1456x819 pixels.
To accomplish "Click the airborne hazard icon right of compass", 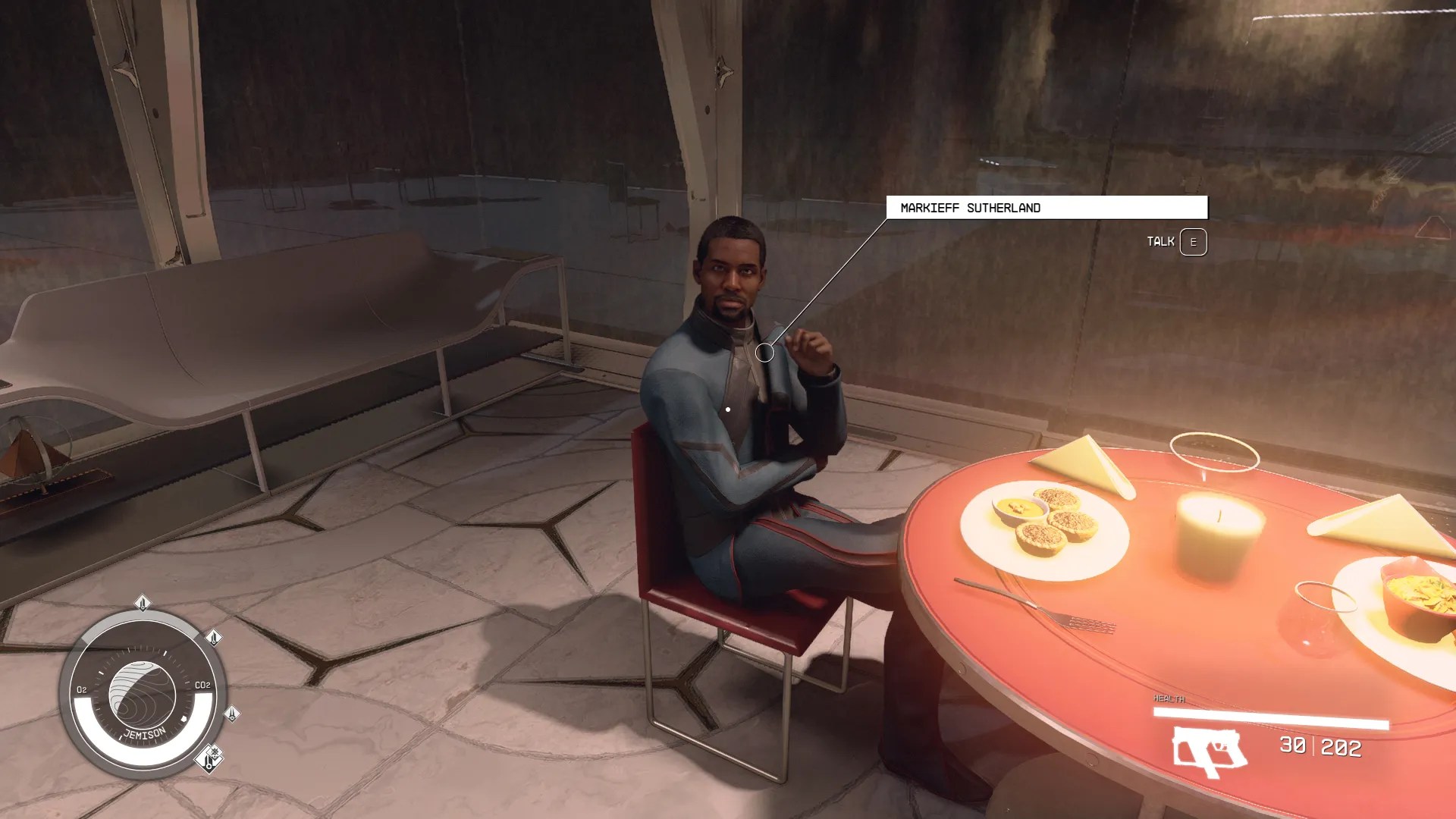I will tap(231, 714).
